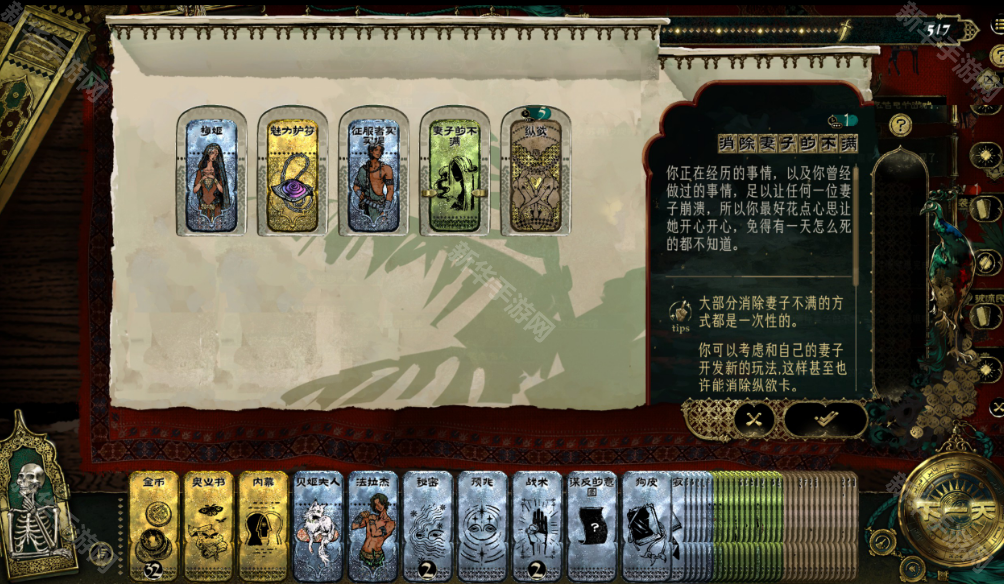Select the 贝姬夫人 cat card

(318, 527)
